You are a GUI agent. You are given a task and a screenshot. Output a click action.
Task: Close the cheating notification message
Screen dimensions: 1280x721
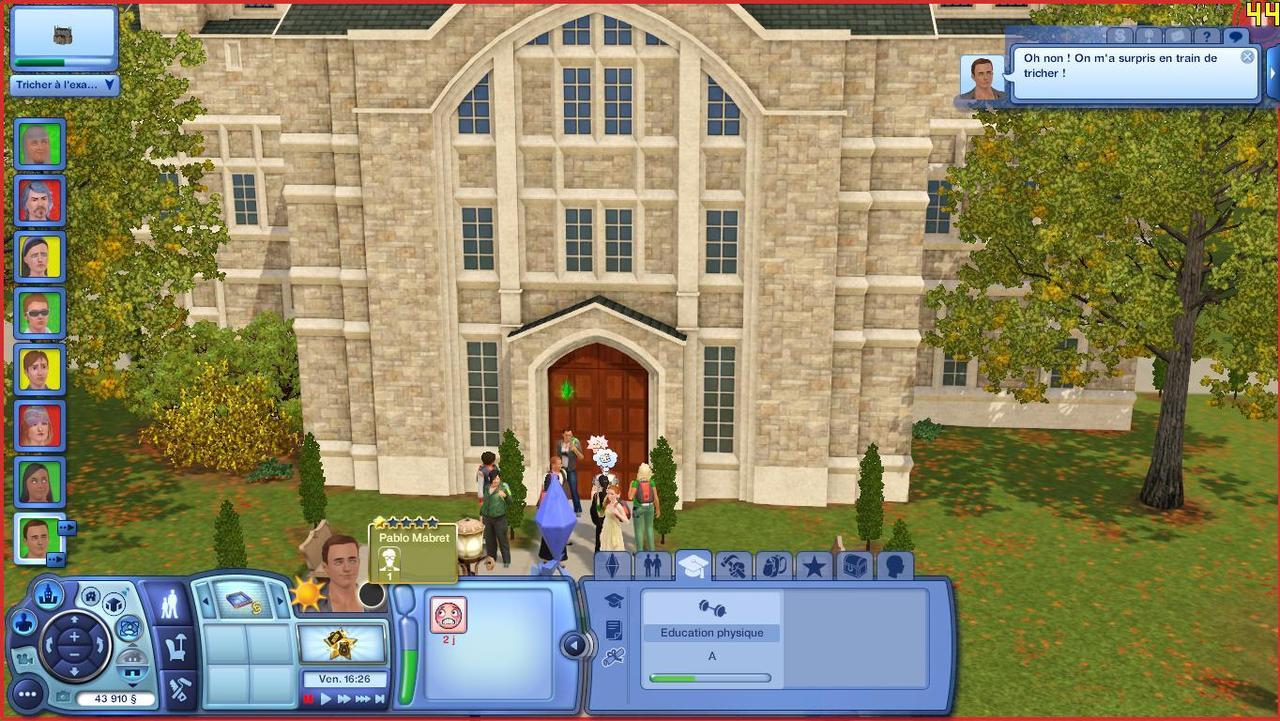point(1247,57)
